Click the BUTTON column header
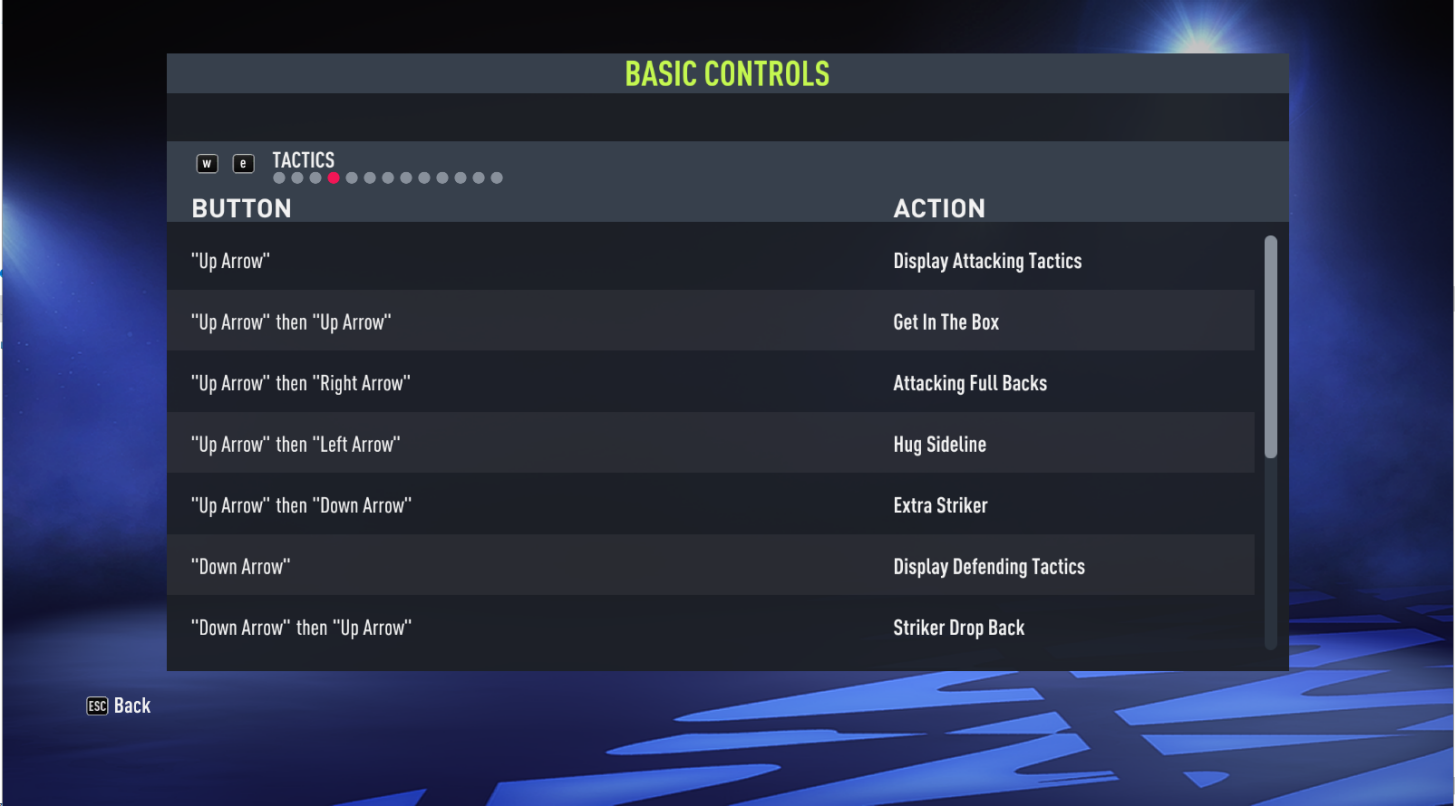This screenshot has width=1455, height=806. point(241,208)
